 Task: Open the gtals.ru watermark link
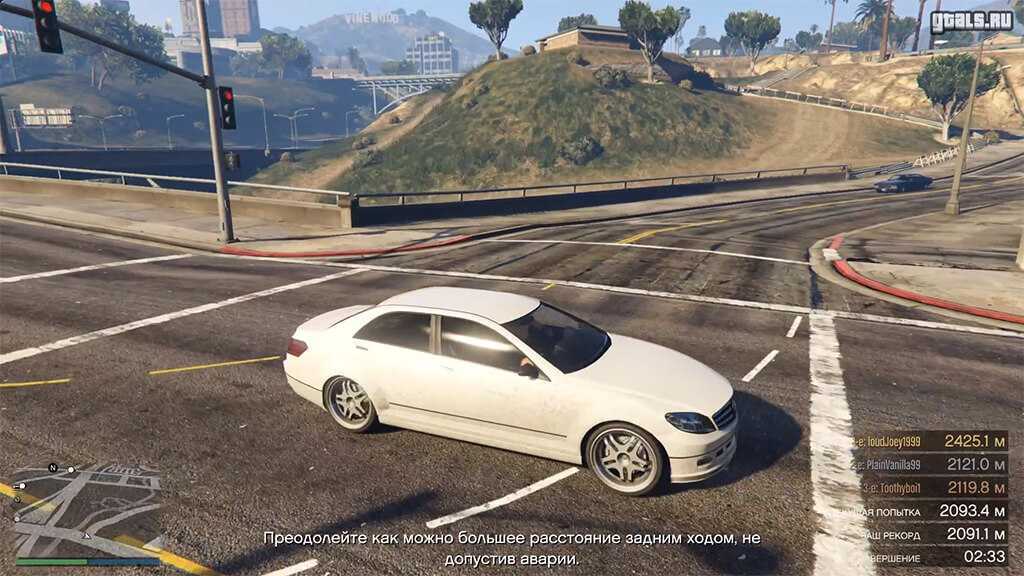coord(971,21)
